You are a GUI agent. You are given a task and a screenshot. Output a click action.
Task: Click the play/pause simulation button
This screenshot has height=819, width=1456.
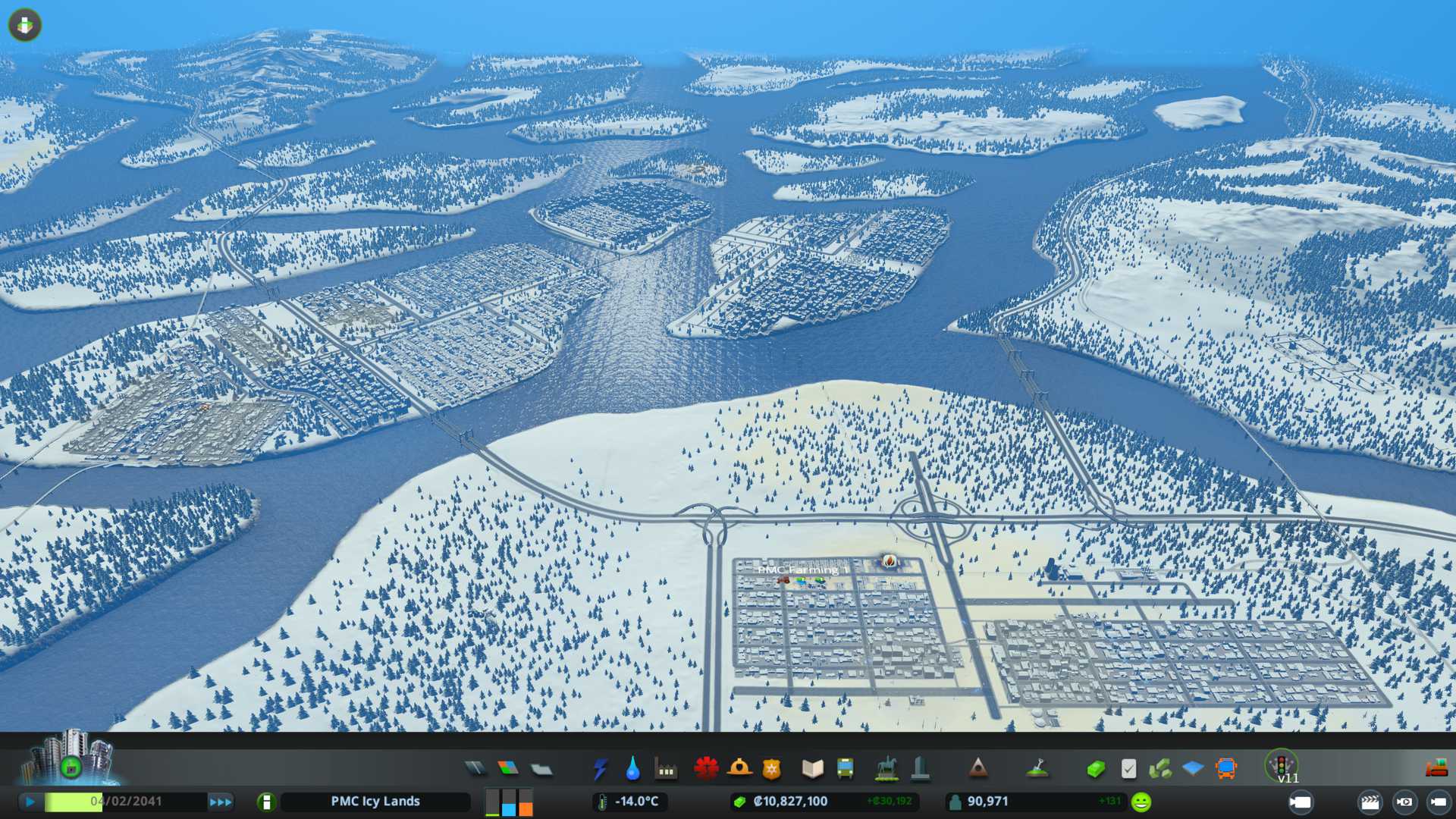[x=30, y=802]
